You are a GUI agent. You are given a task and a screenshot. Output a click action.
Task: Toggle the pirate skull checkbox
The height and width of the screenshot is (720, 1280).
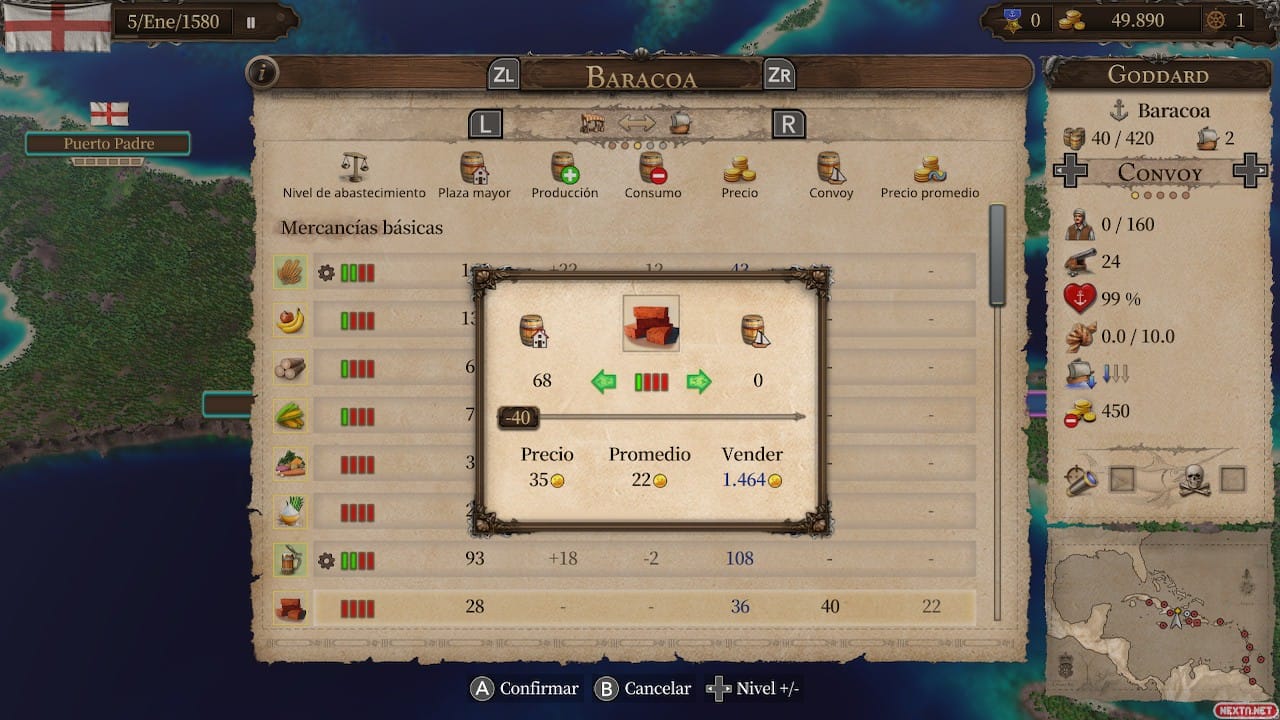point(1233,480)
